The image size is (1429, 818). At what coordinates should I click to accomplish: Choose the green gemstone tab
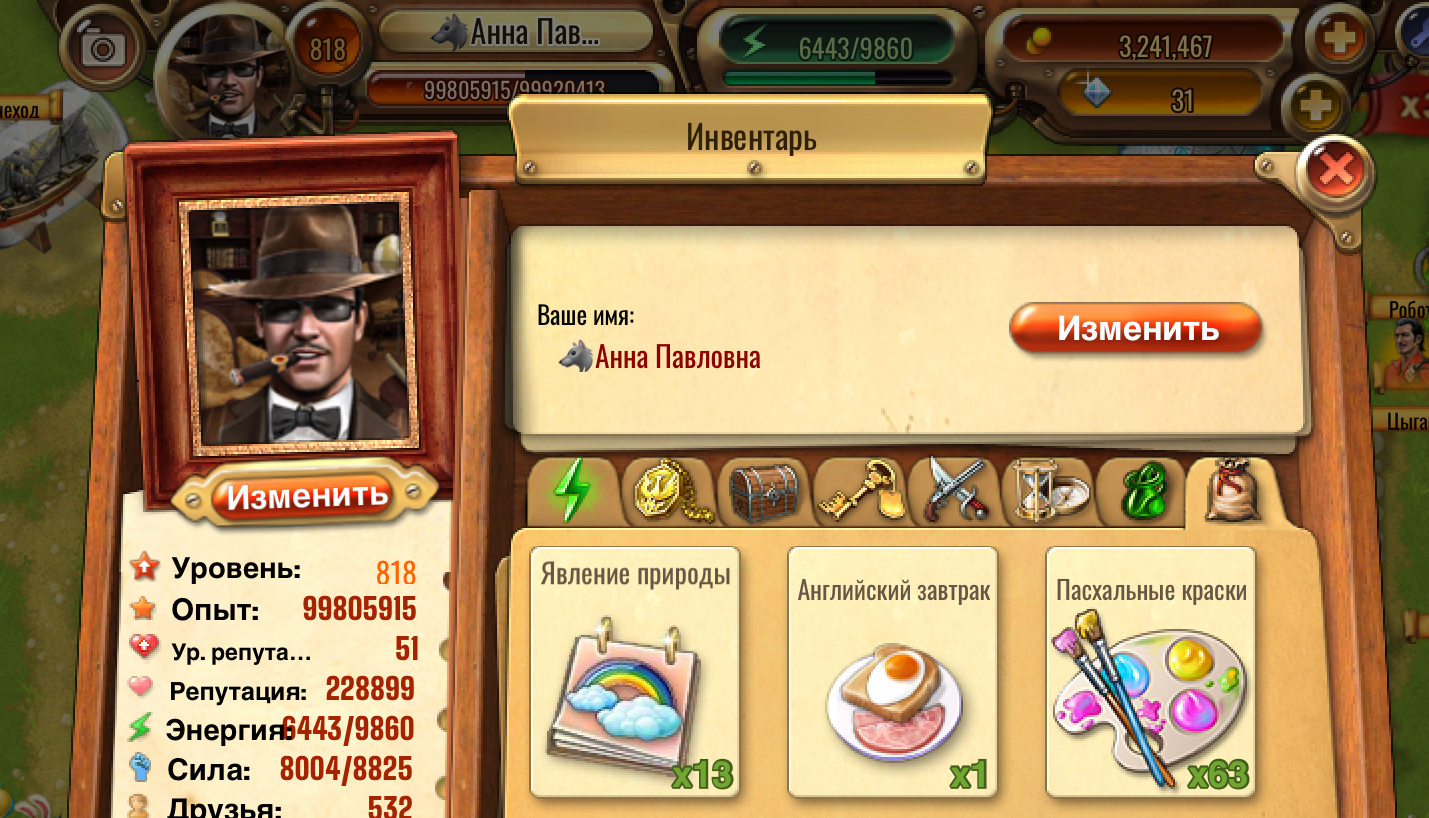(x=1141, y=491)
